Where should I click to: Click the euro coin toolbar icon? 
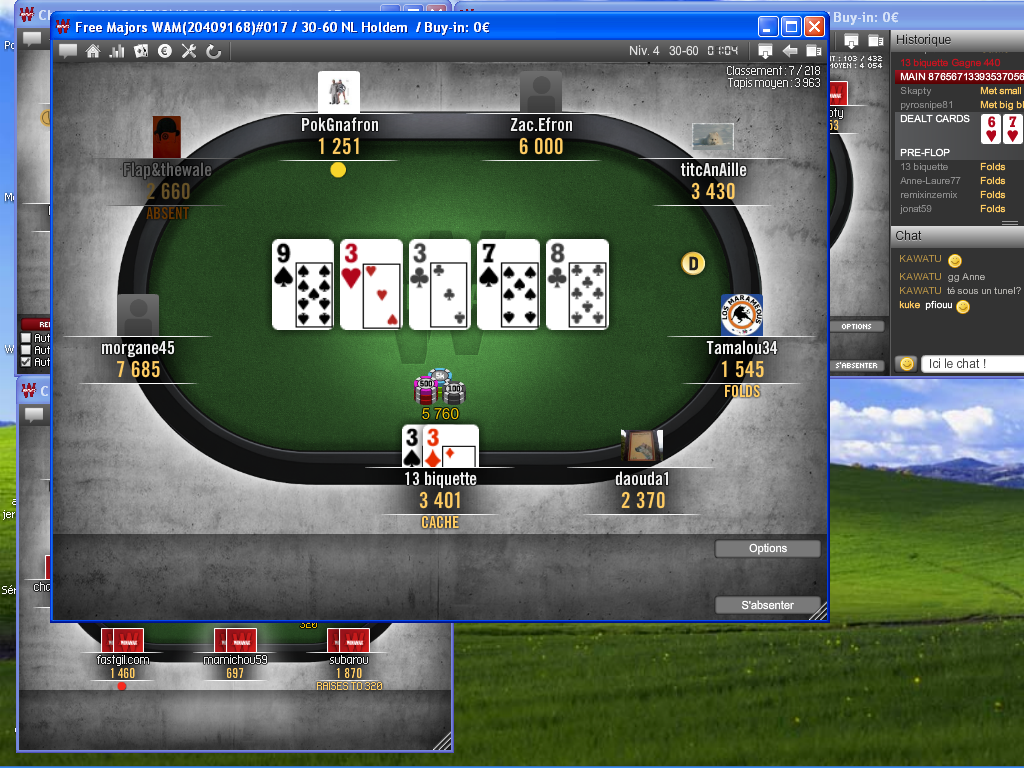click(x=165, y=51)
